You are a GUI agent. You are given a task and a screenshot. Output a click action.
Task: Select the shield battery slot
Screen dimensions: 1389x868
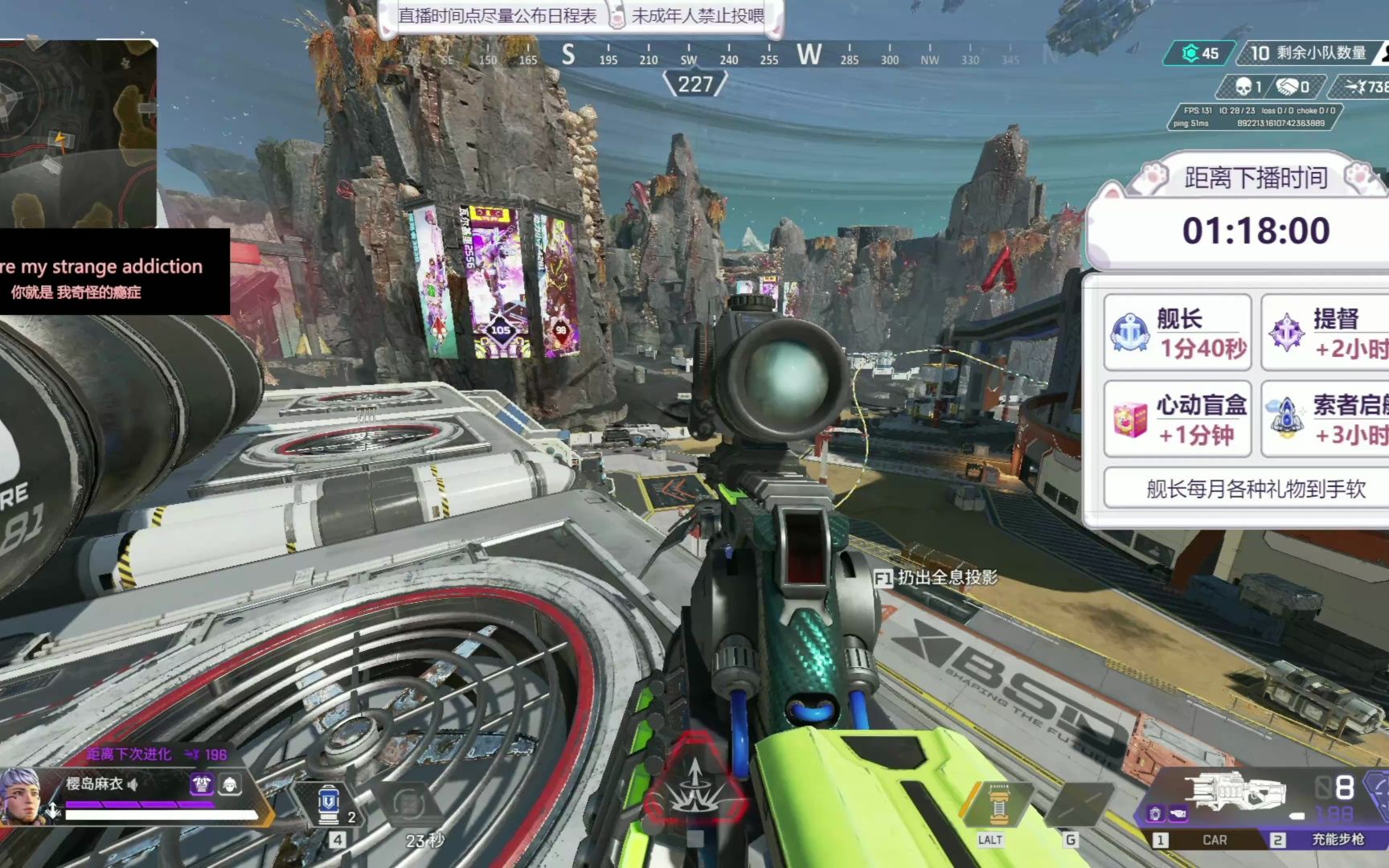(329, 804)
